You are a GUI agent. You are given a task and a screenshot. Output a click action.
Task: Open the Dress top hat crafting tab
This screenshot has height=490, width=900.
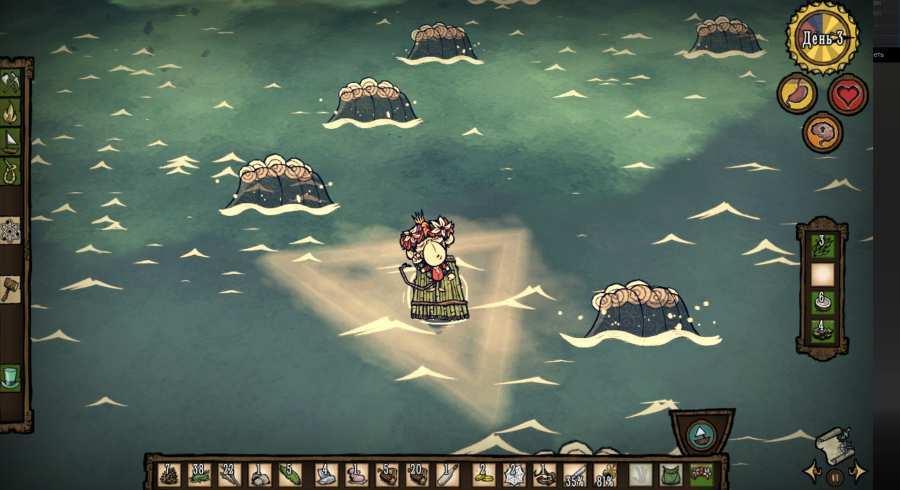tap(11, 377)
